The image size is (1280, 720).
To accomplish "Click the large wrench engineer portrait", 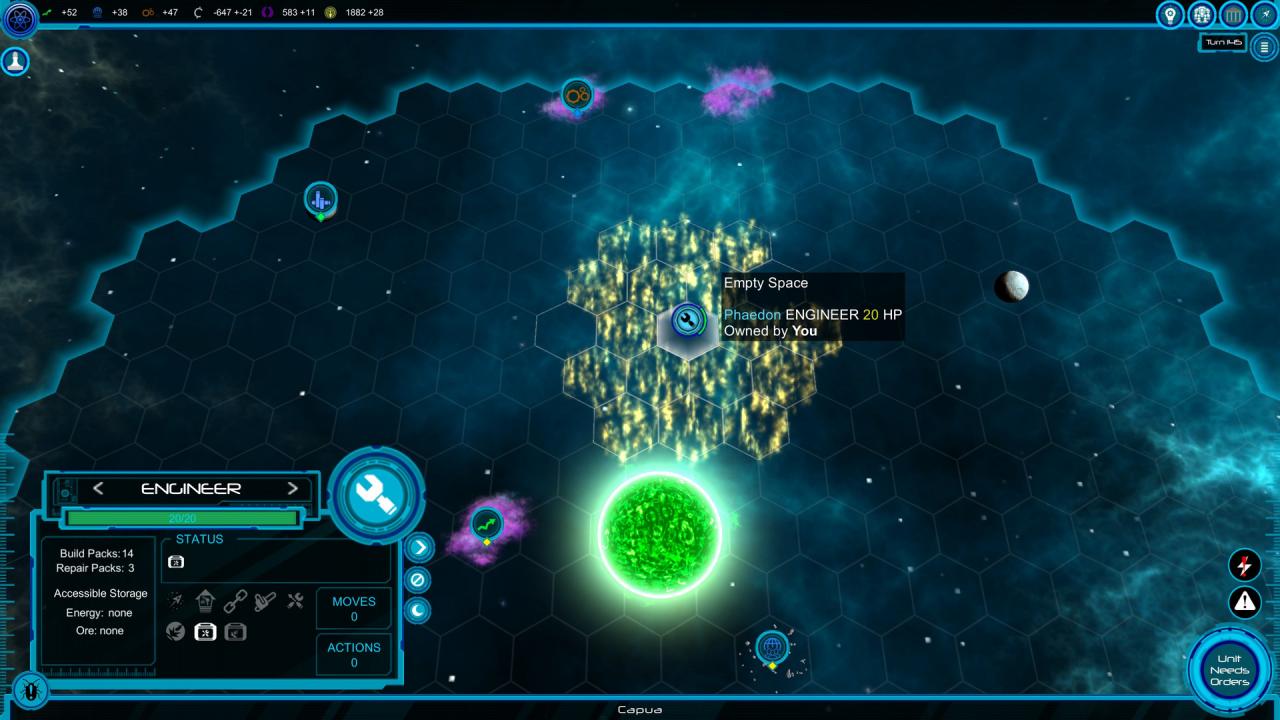I will click(x=378, y=494).
